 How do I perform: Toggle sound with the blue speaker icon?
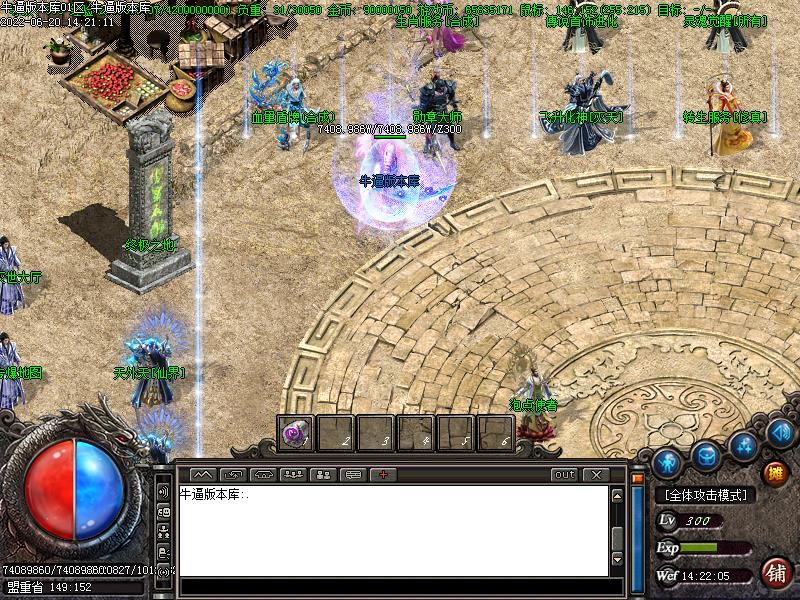(x=780, y=433)
